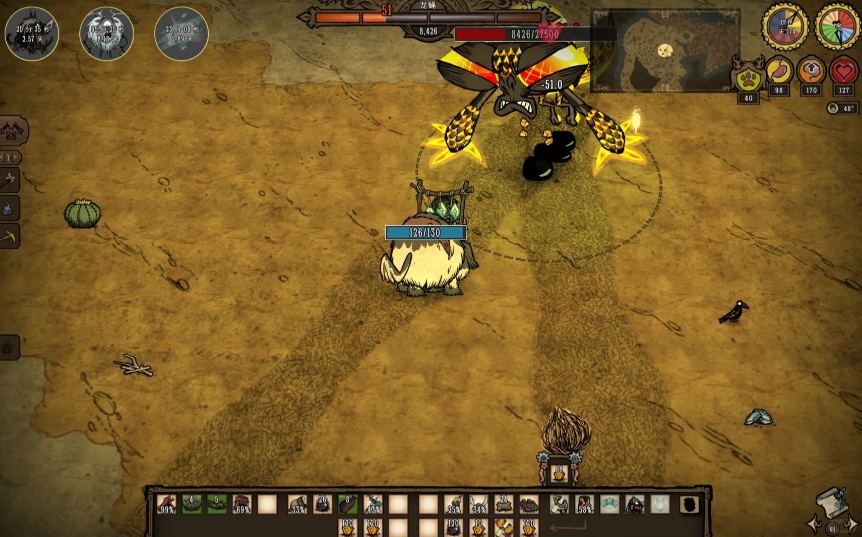This screenshot has height=537, width=862.
Task: Select the inventory item at 99% durability
Action: [x=166, y=504]
